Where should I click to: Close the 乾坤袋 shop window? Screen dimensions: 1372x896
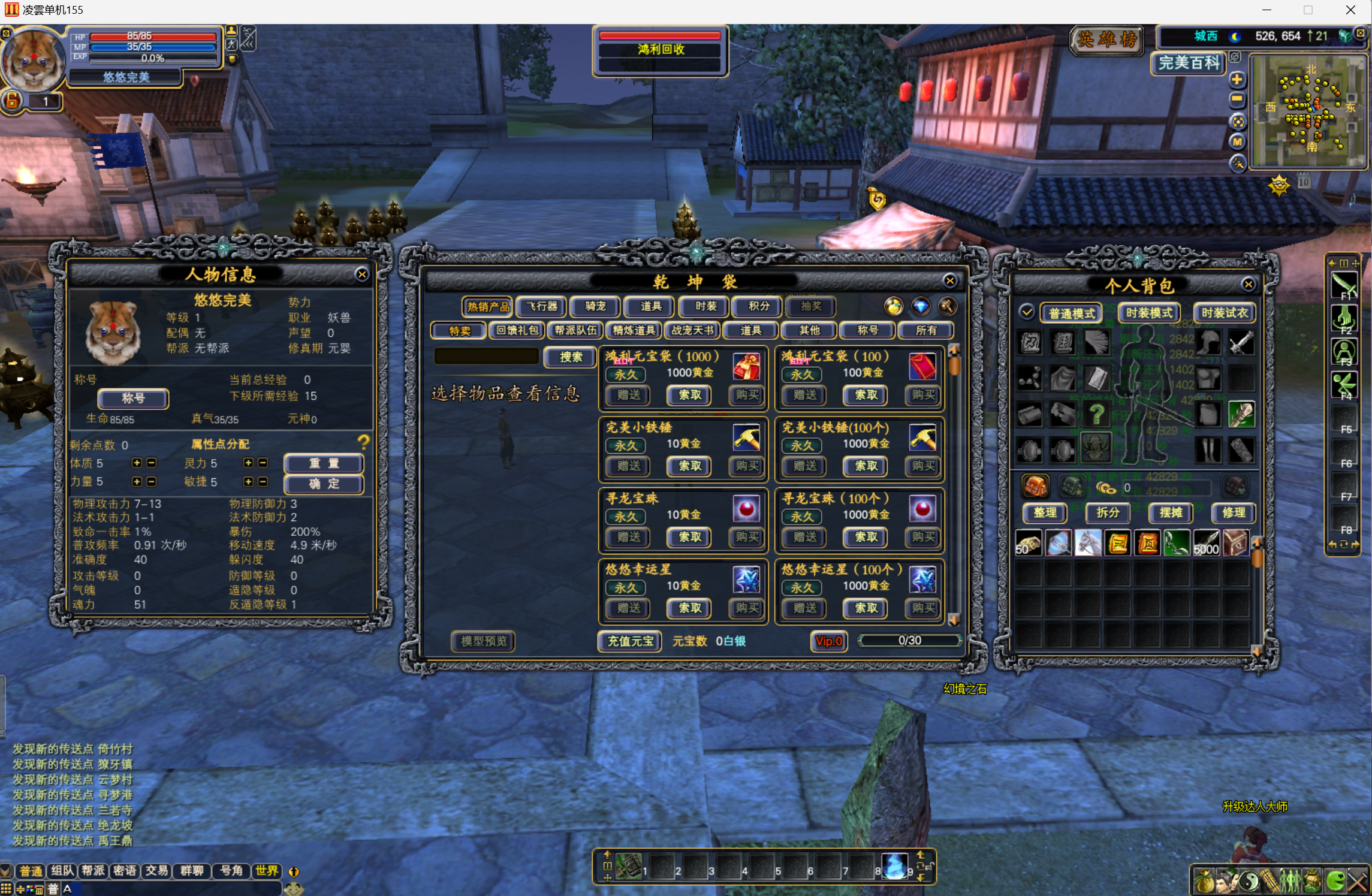(949, 281)
